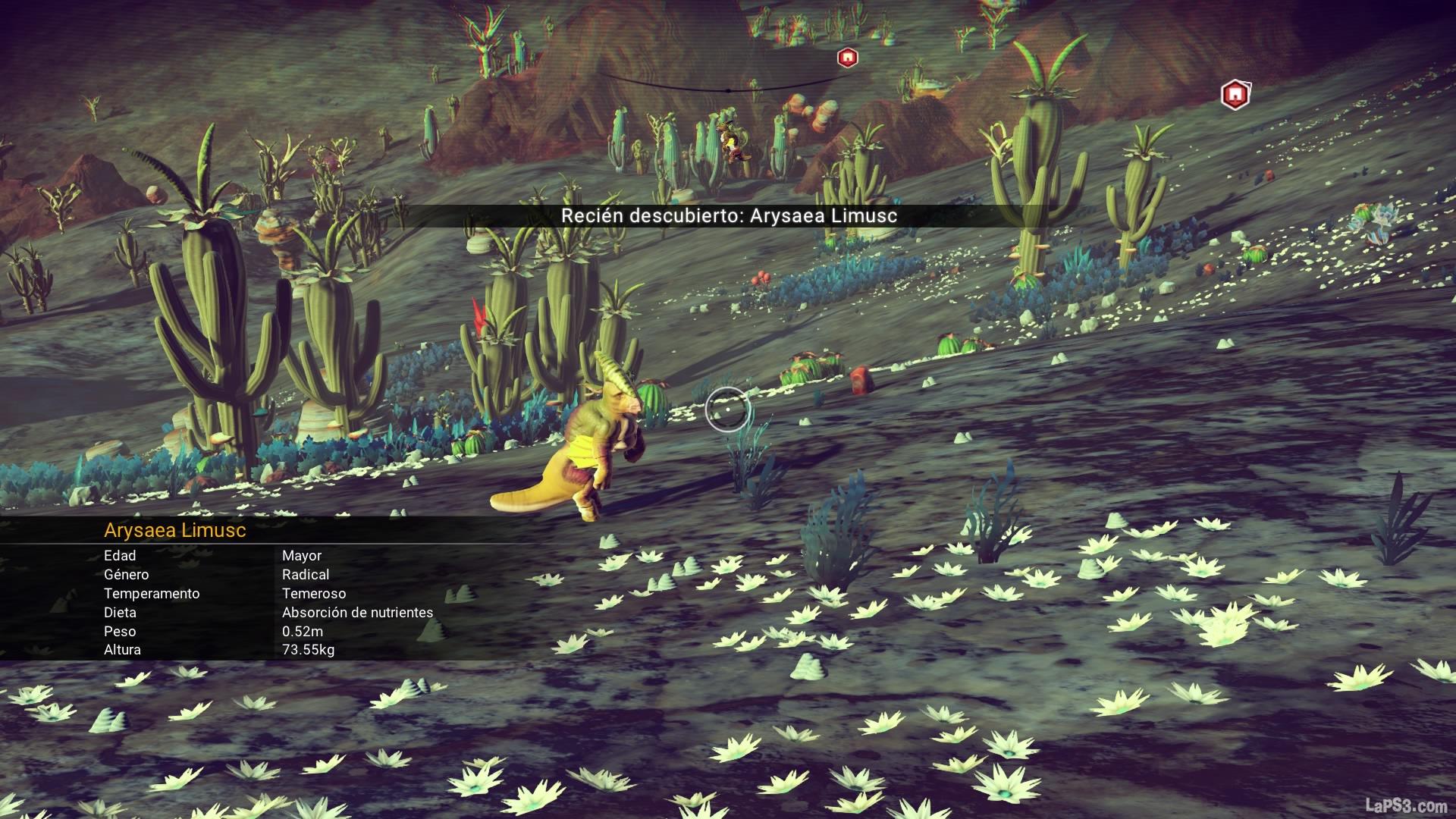Select the larger red shelter waypoint marker
The width and height of the screenshot is (1456, 819).
pos(1235,95)
